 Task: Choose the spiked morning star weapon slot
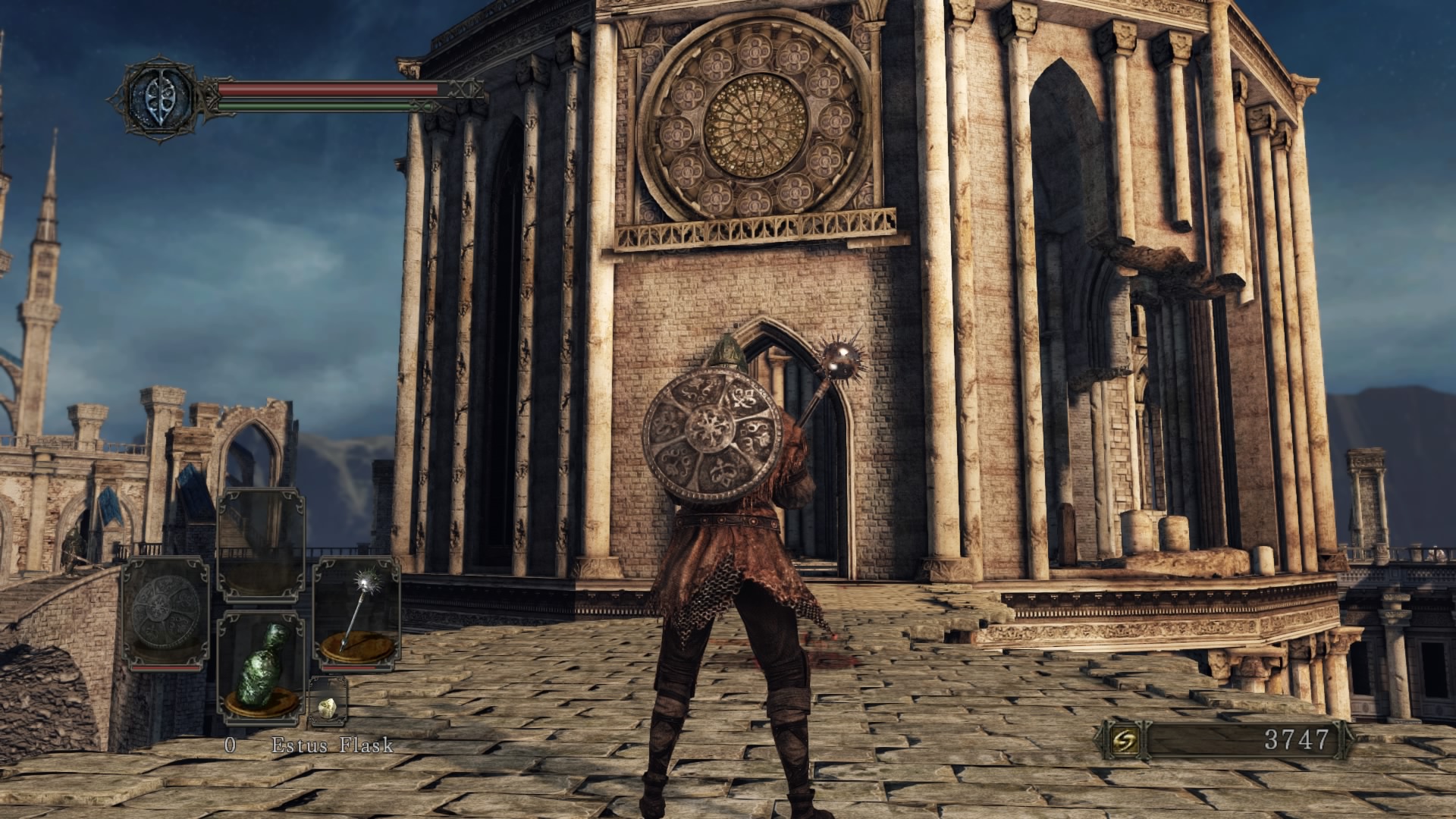[x=357, y=613]
